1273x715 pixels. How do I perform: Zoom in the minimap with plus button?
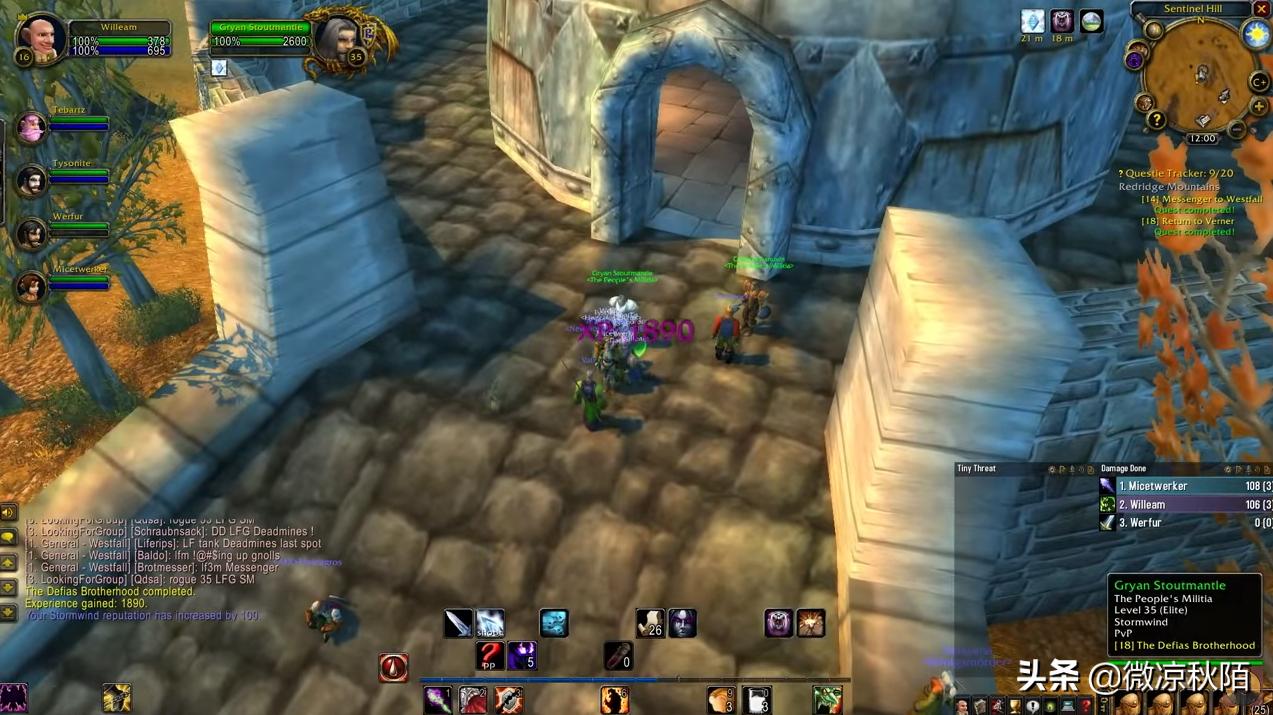pyautogui.click(x=1259, y=106)
